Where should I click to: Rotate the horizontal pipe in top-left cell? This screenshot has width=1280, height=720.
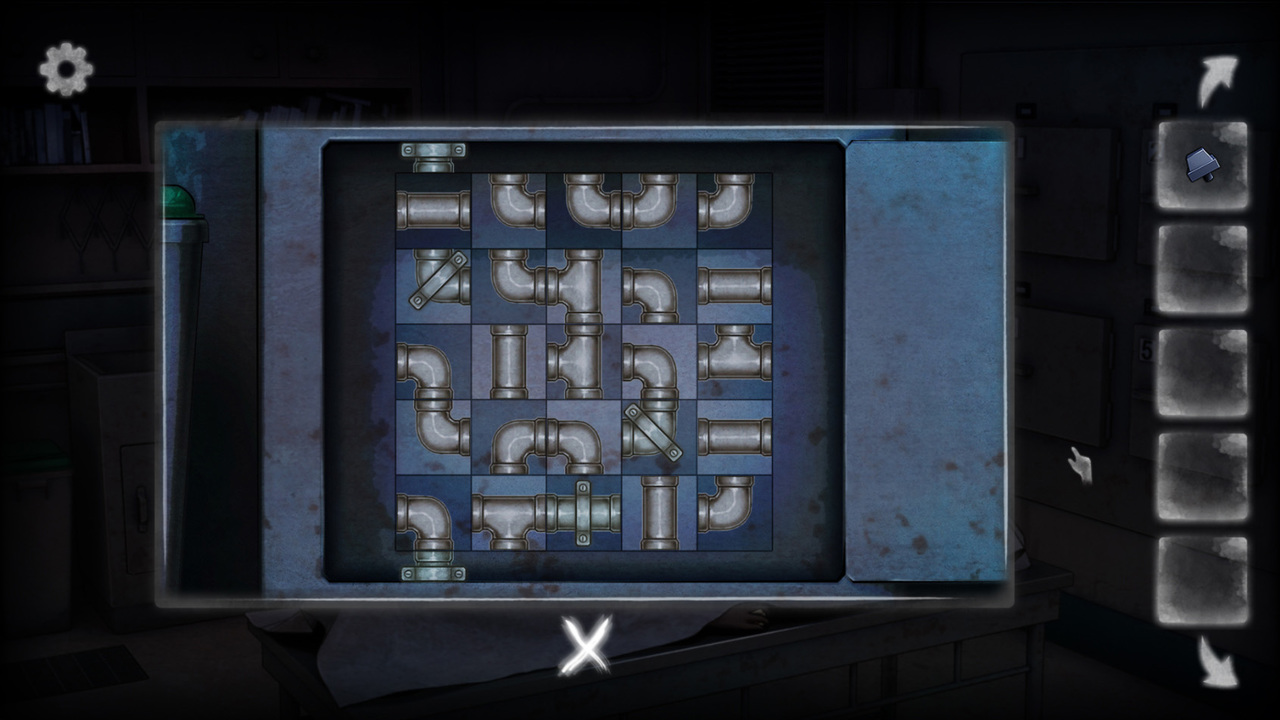[x=433, y=208]
